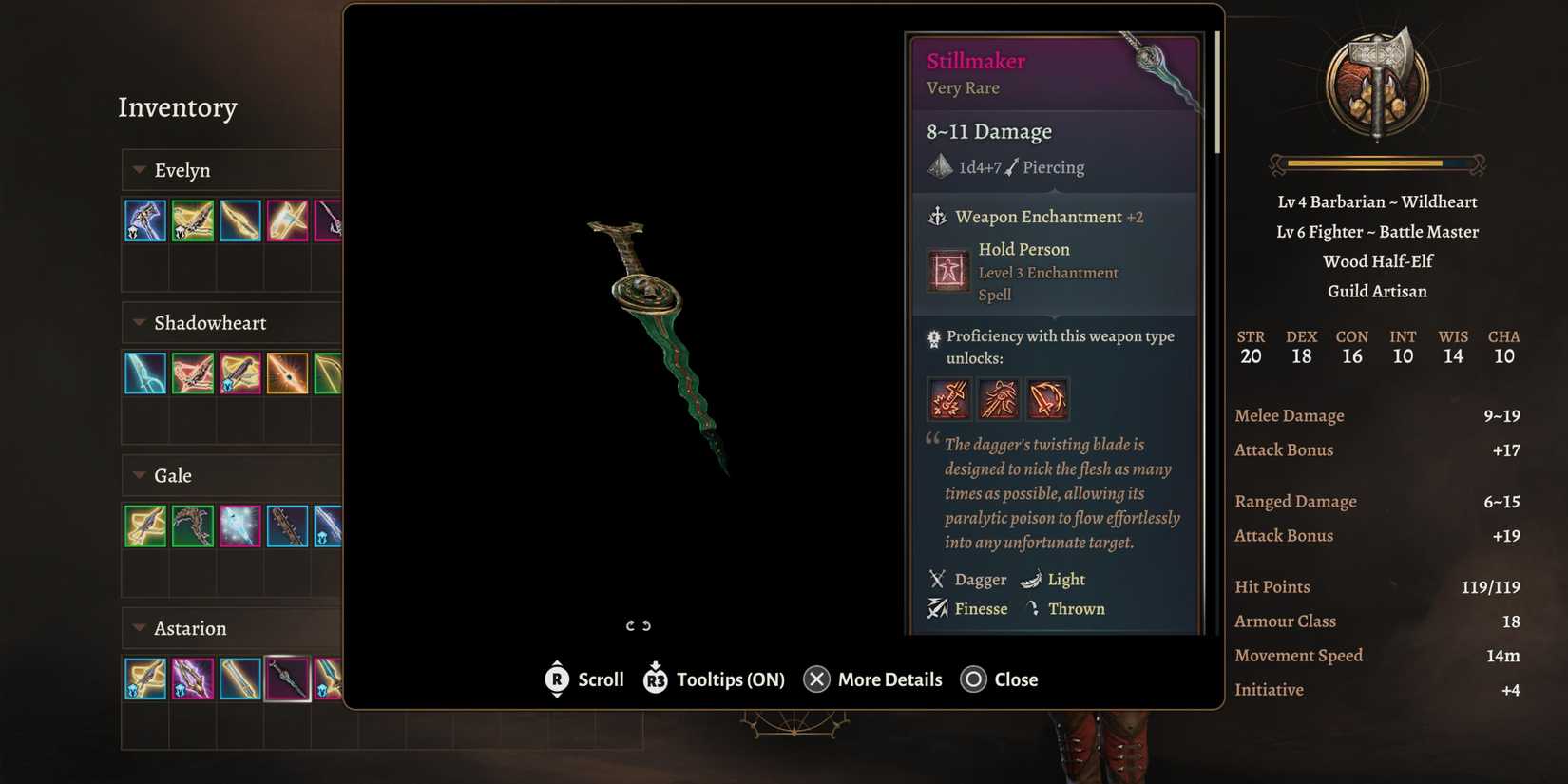Toggle Tooltips off with R3
Image resolution: width=1568 pixels, height=784 pixels.
(655, 679)
